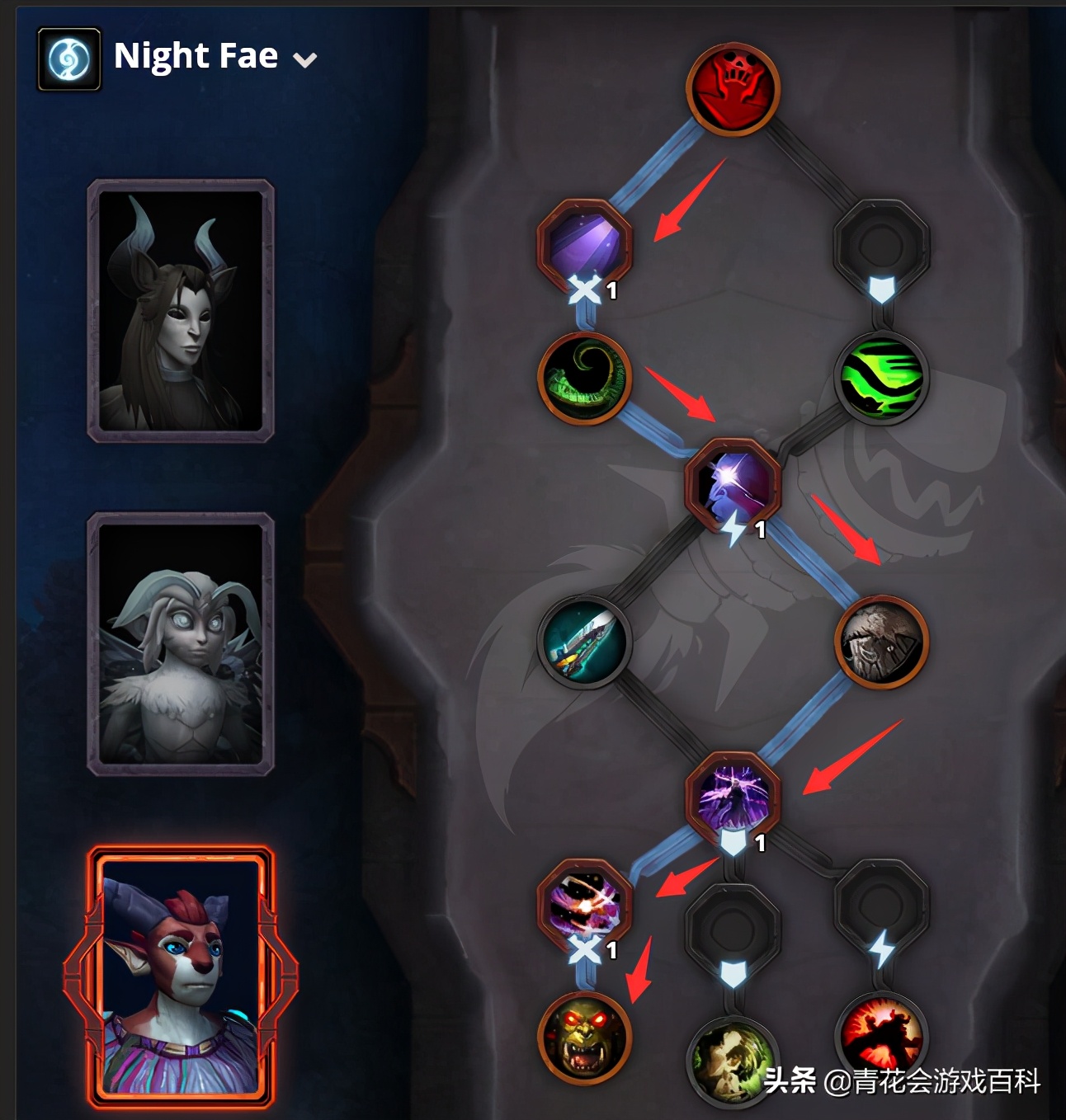This screenshot has width=1066, height=1120.
Task: Select the horned pale-faced soulbind portrait
Action: [x=181, y=310]
